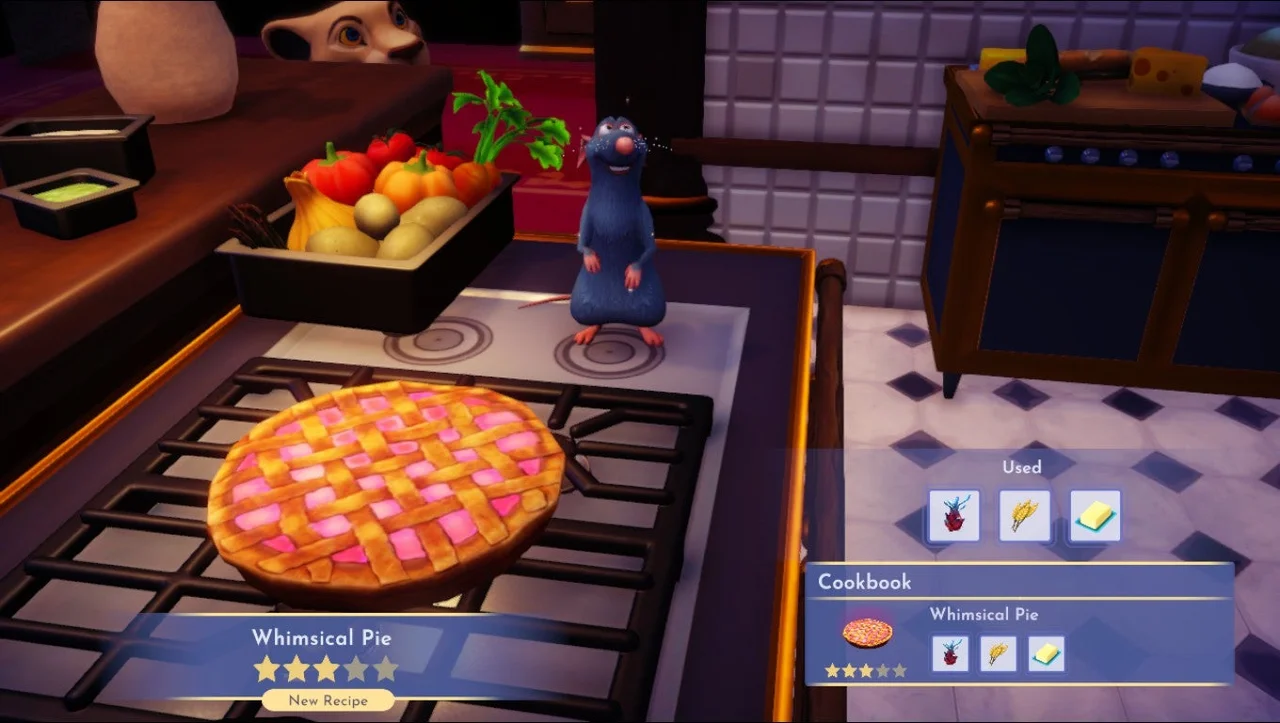This screenshot has width=1280, height=723.
Task: Click the butter icon in the Cookbook entry
Action: pyautogui.click(x=1045, y=653)
